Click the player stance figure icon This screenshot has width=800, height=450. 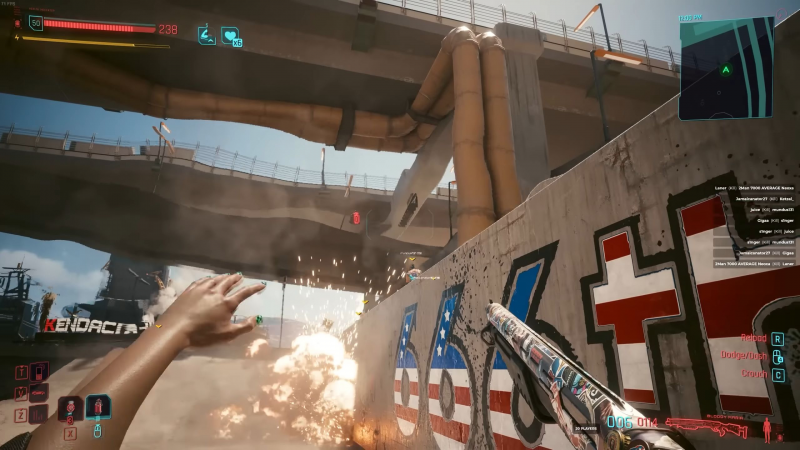click(767, 430)
